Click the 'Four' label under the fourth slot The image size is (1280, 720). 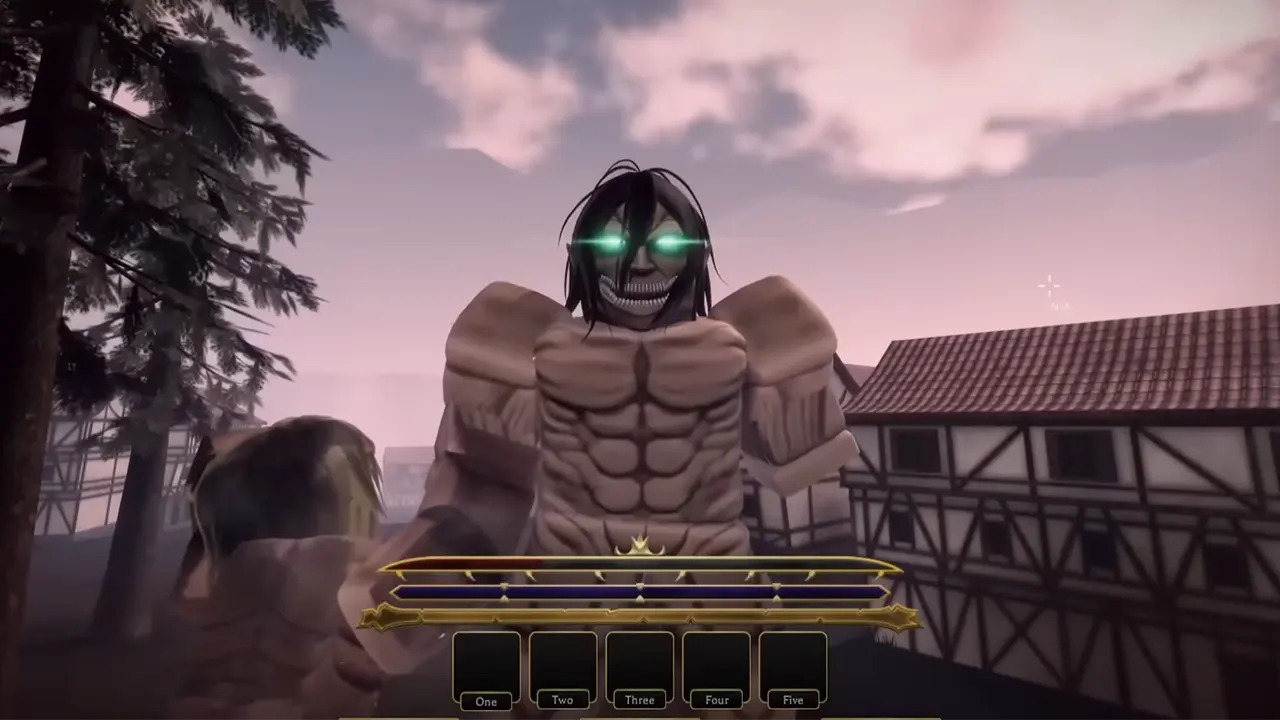(x=716, y=701)
